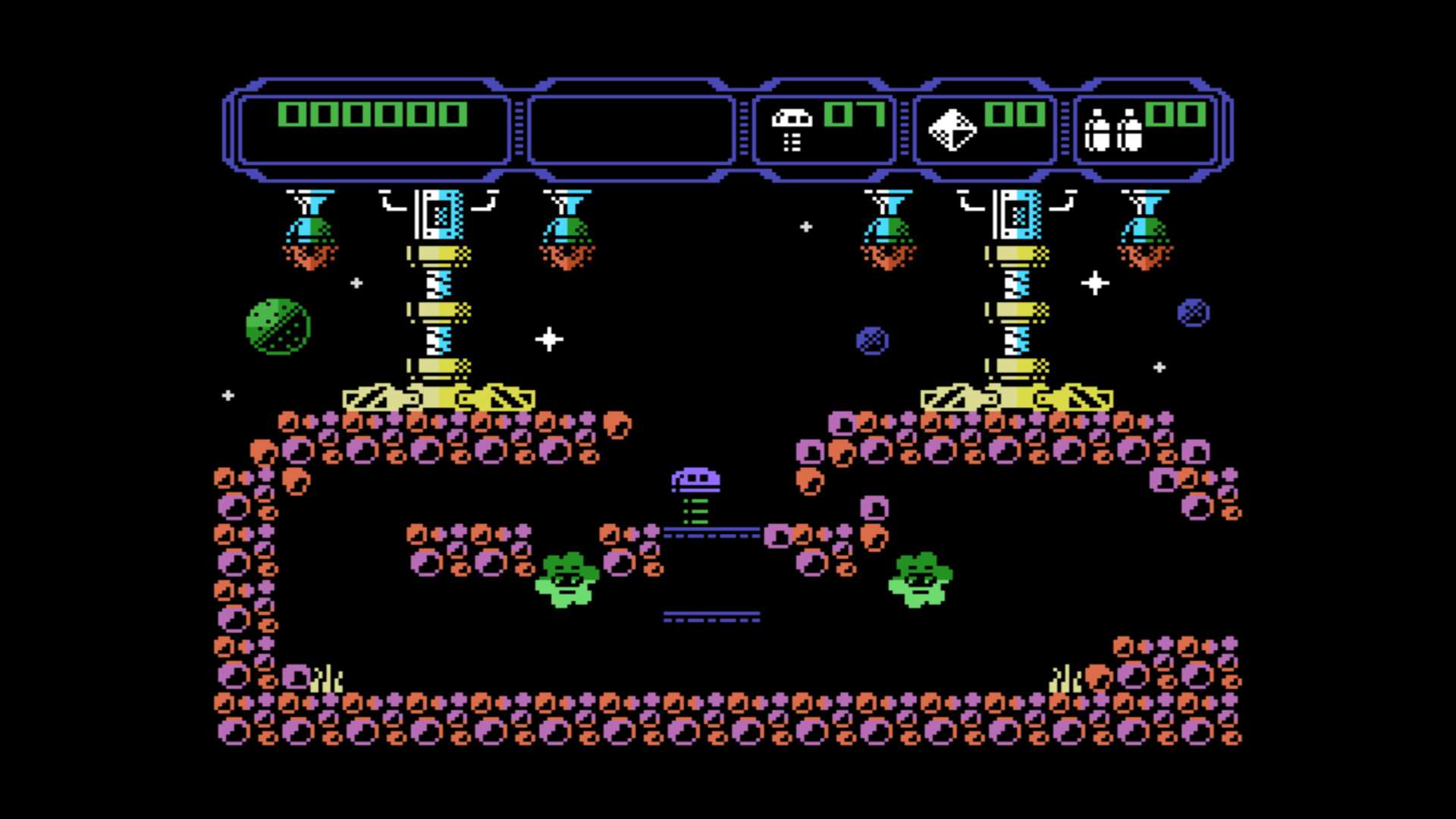Select the empty HUD message panel

coord(631,129)
